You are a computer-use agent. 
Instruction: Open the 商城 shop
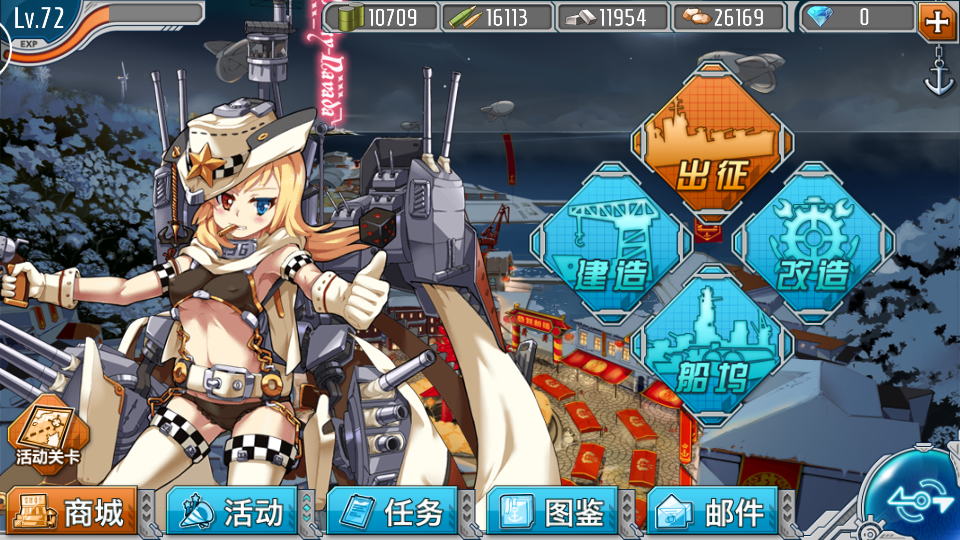point(72,513)
